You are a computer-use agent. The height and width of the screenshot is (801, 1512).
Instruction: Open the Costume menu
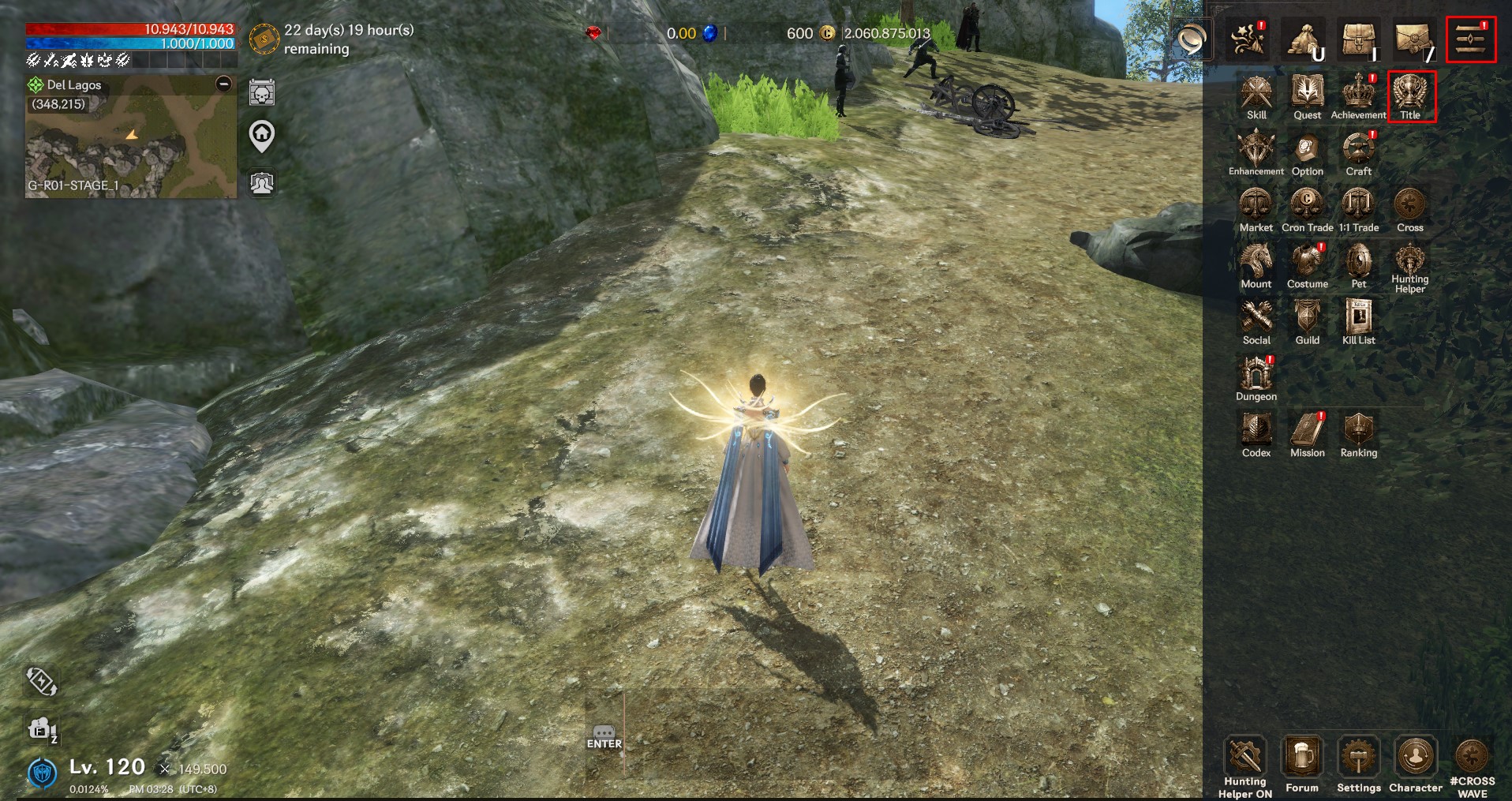tap(1307, 264)
